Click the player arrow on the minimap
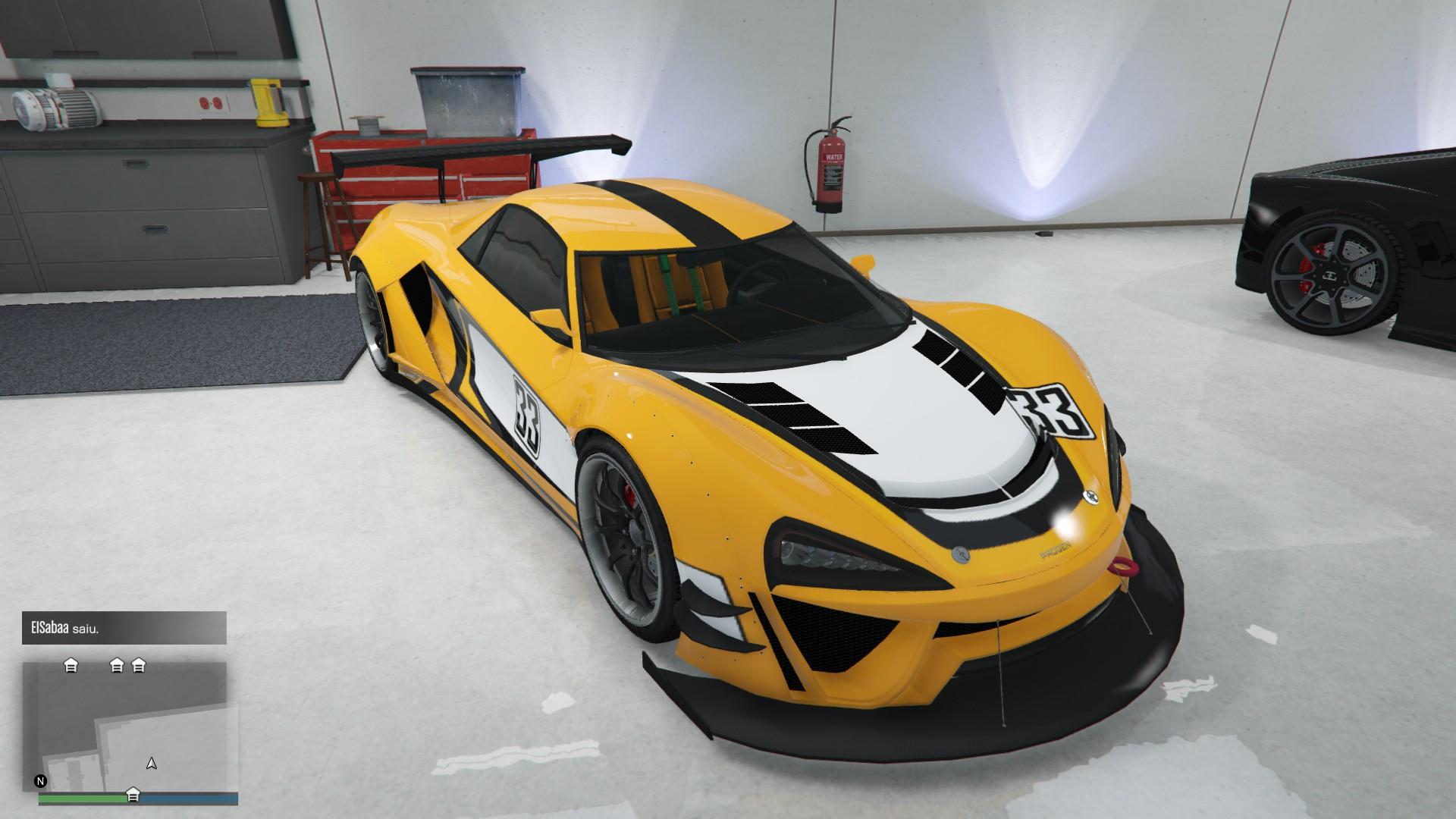The image size is (1456, 819). tap(152, 763)
